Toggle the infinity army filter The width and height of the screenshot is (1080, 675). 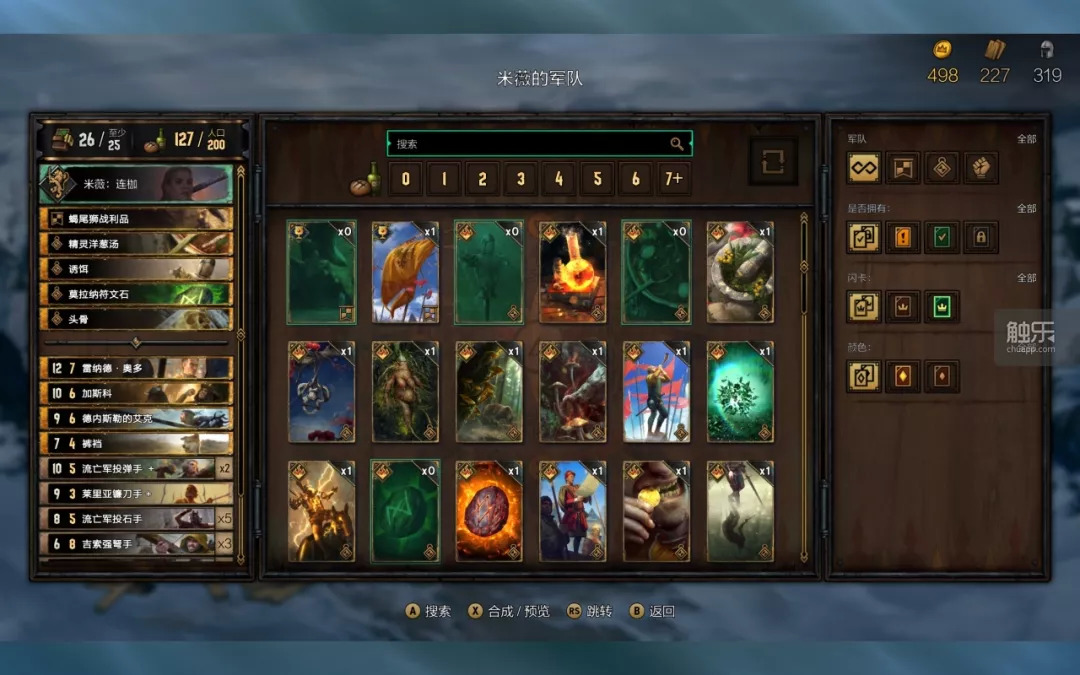tap(864, 168)
